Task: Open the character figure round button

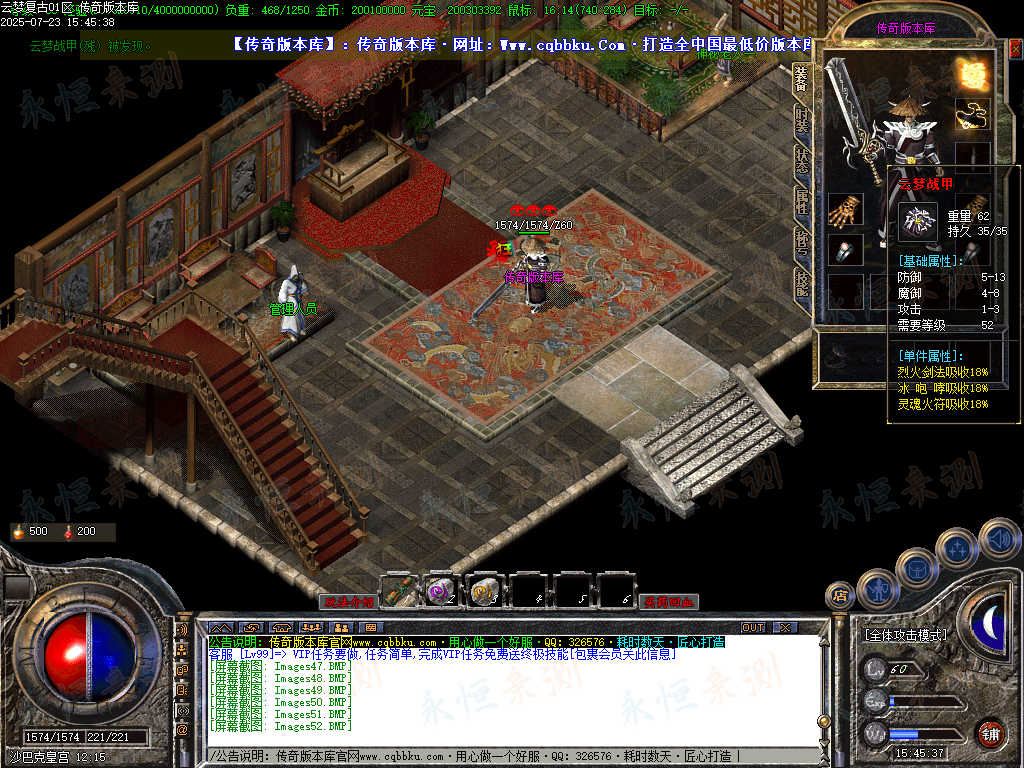Action: pyautogui.click(x=876, y=588)
